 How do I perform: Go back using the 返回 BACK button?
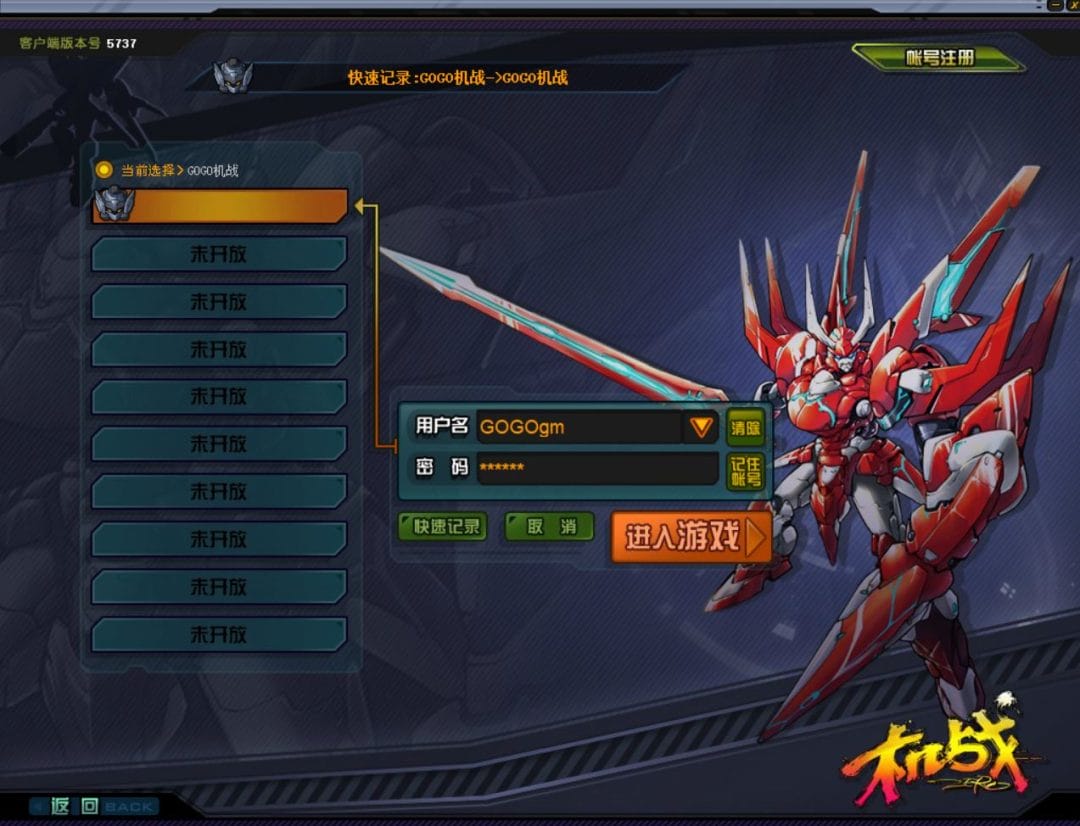[93, 806]
